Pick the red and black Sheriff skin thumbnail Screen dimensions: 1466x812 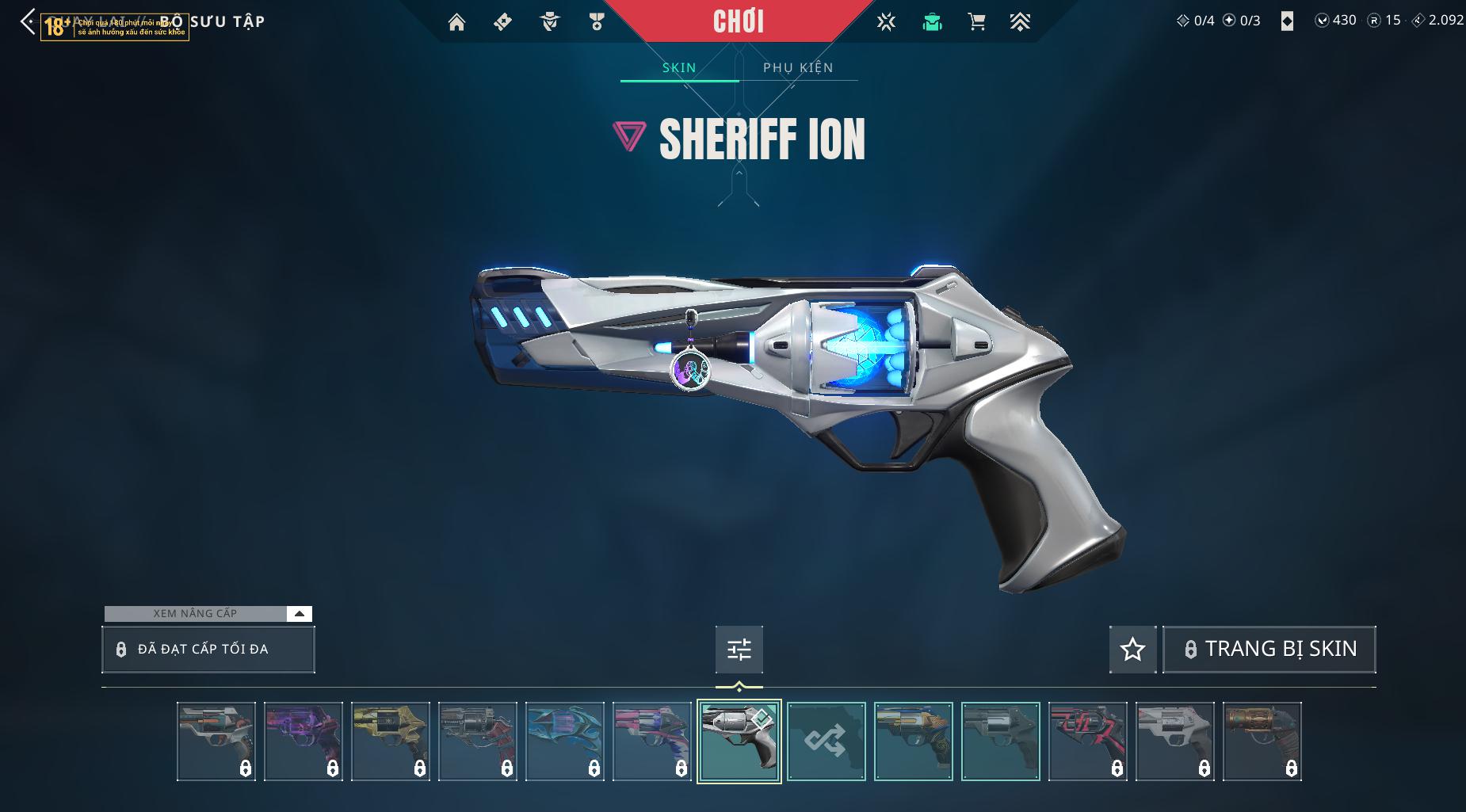pos(1087,741)
